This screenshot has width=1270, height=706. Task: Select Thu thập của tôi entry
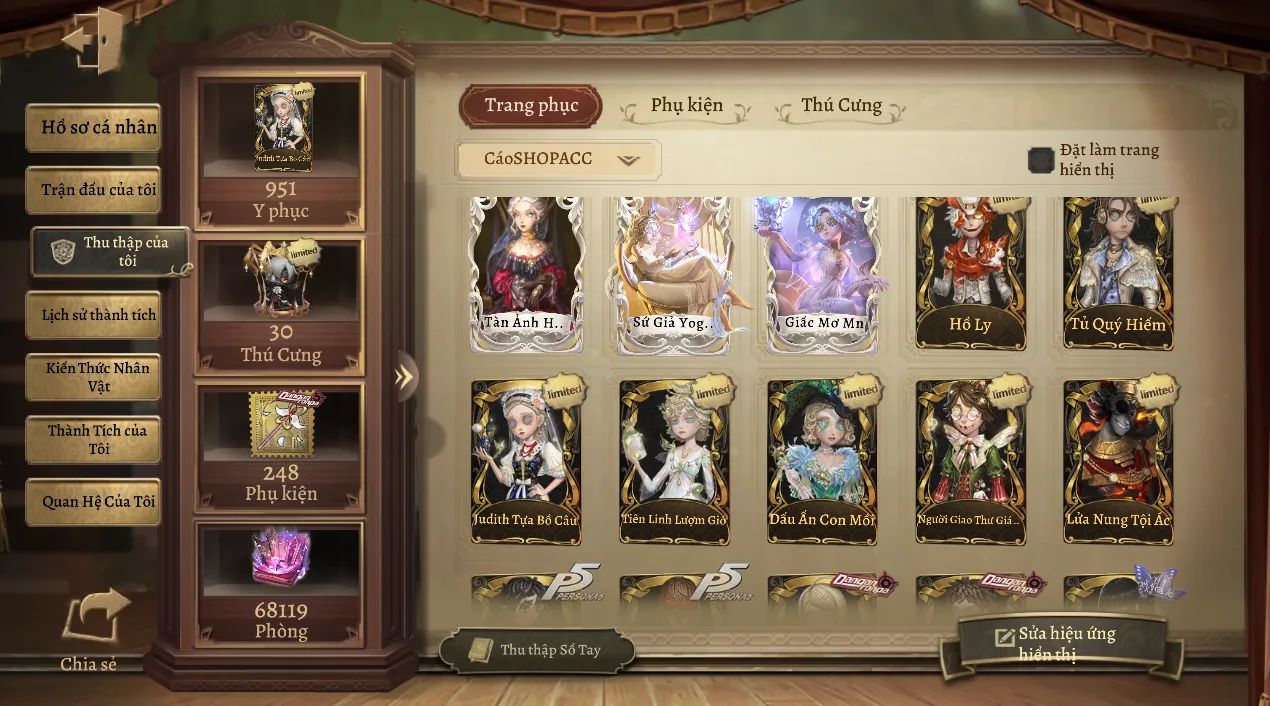[110, 252]
